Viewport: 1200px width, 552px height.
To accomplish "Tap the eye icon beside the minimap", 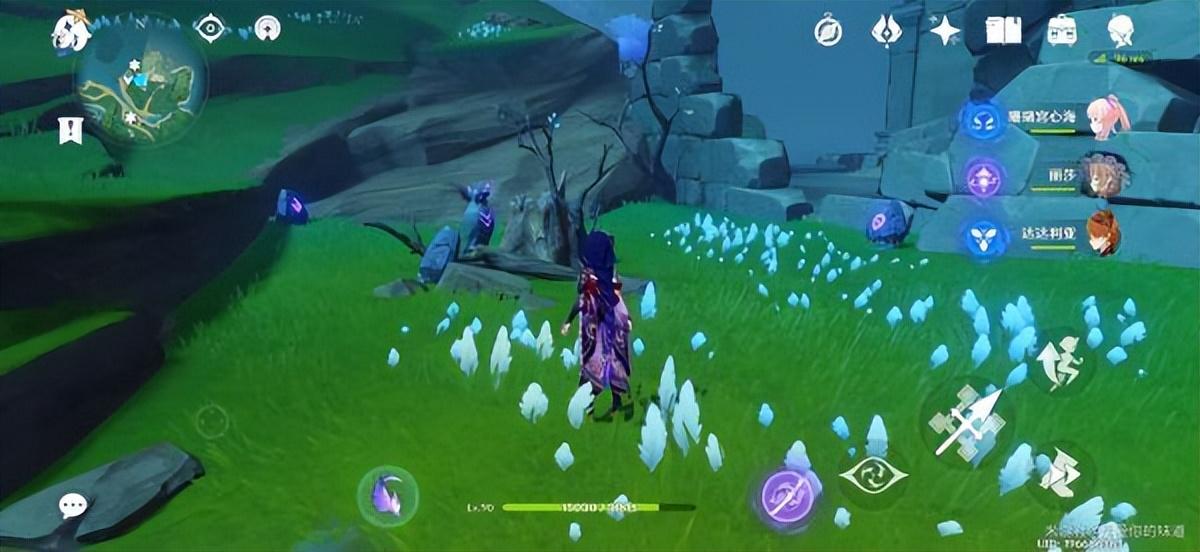I will point(211,29).
